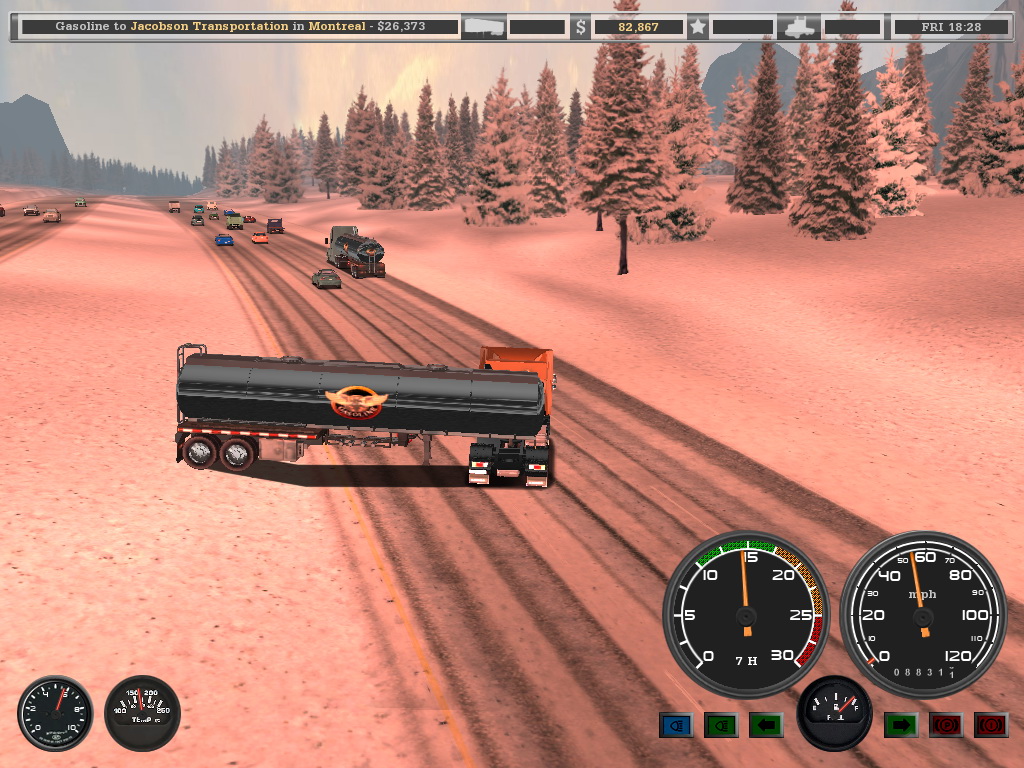The image size is (1024, 768).
Task: Click the star icon in the top bar
Action: pos(698,27)
